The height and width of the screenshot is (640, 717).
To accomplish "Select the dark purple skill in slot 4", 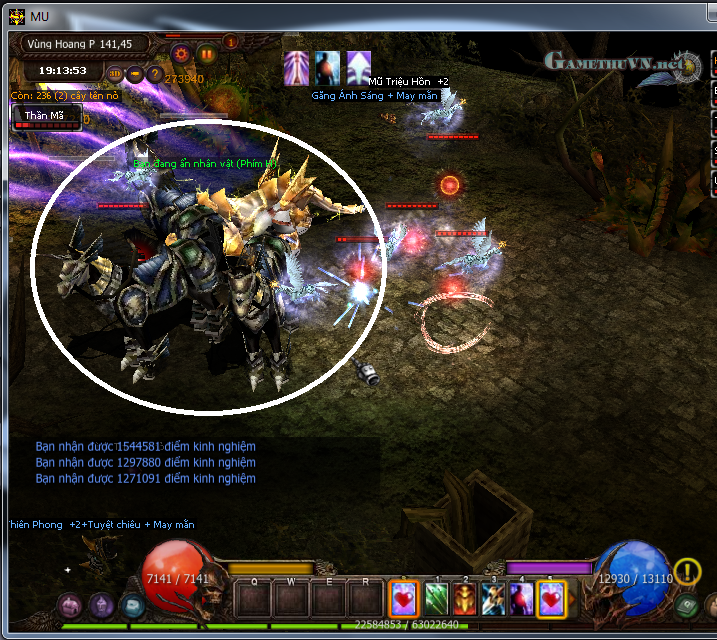I will 521,599.
